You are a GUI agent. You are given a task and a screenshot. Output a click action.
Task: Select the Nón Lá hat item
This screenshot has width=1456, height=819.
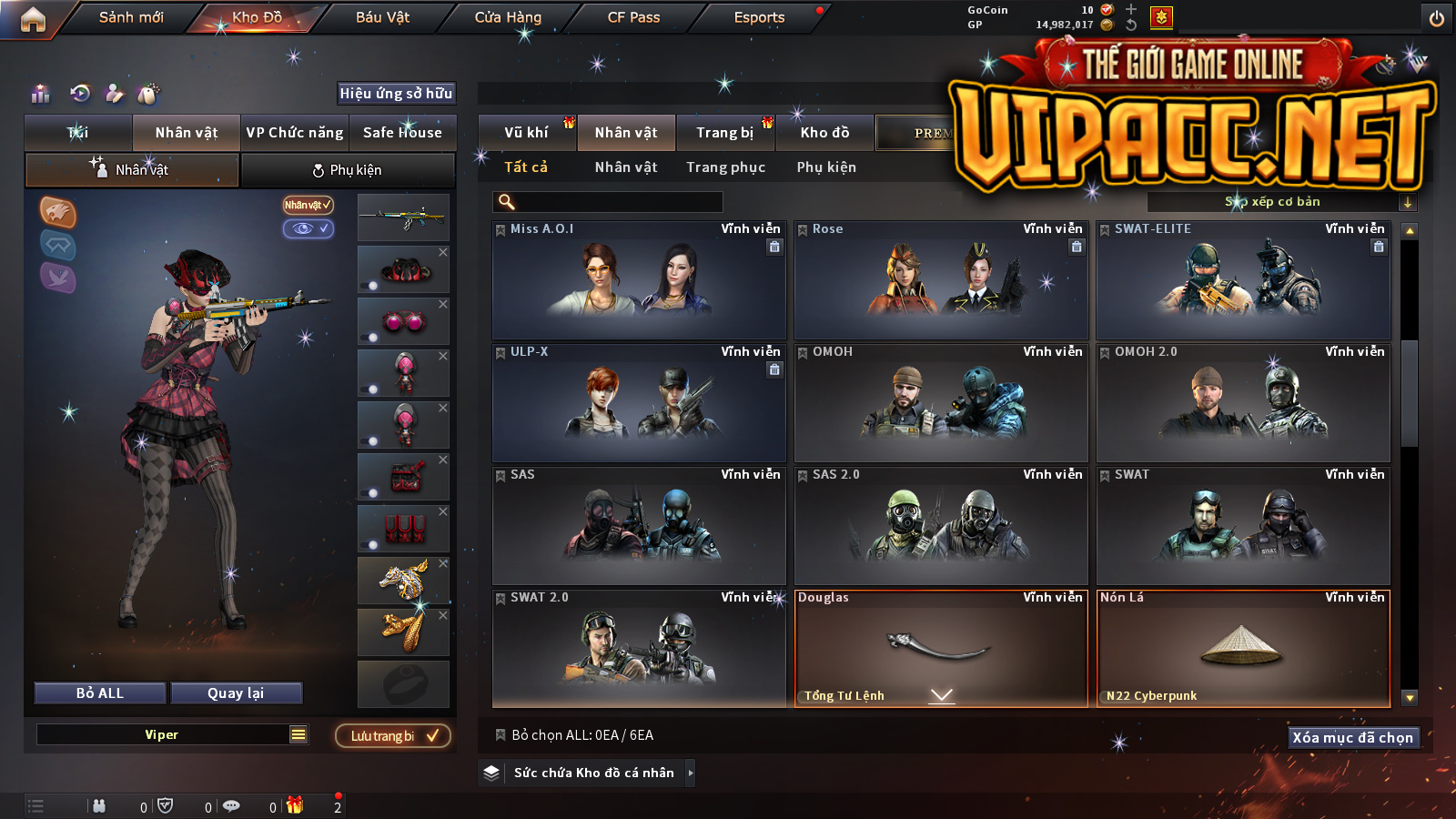[x=1243, y=648]
